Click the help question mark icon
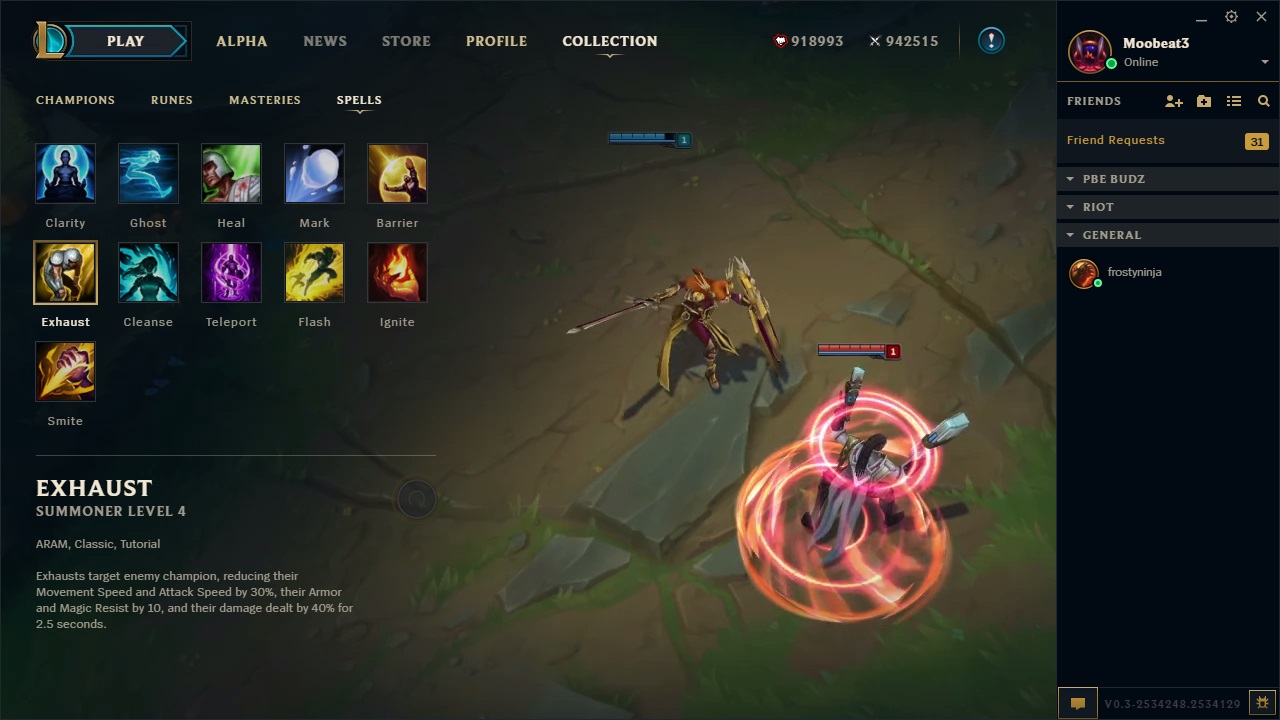Image resolution: width=1280 pixels, height=720 pixels. point(990,40)
